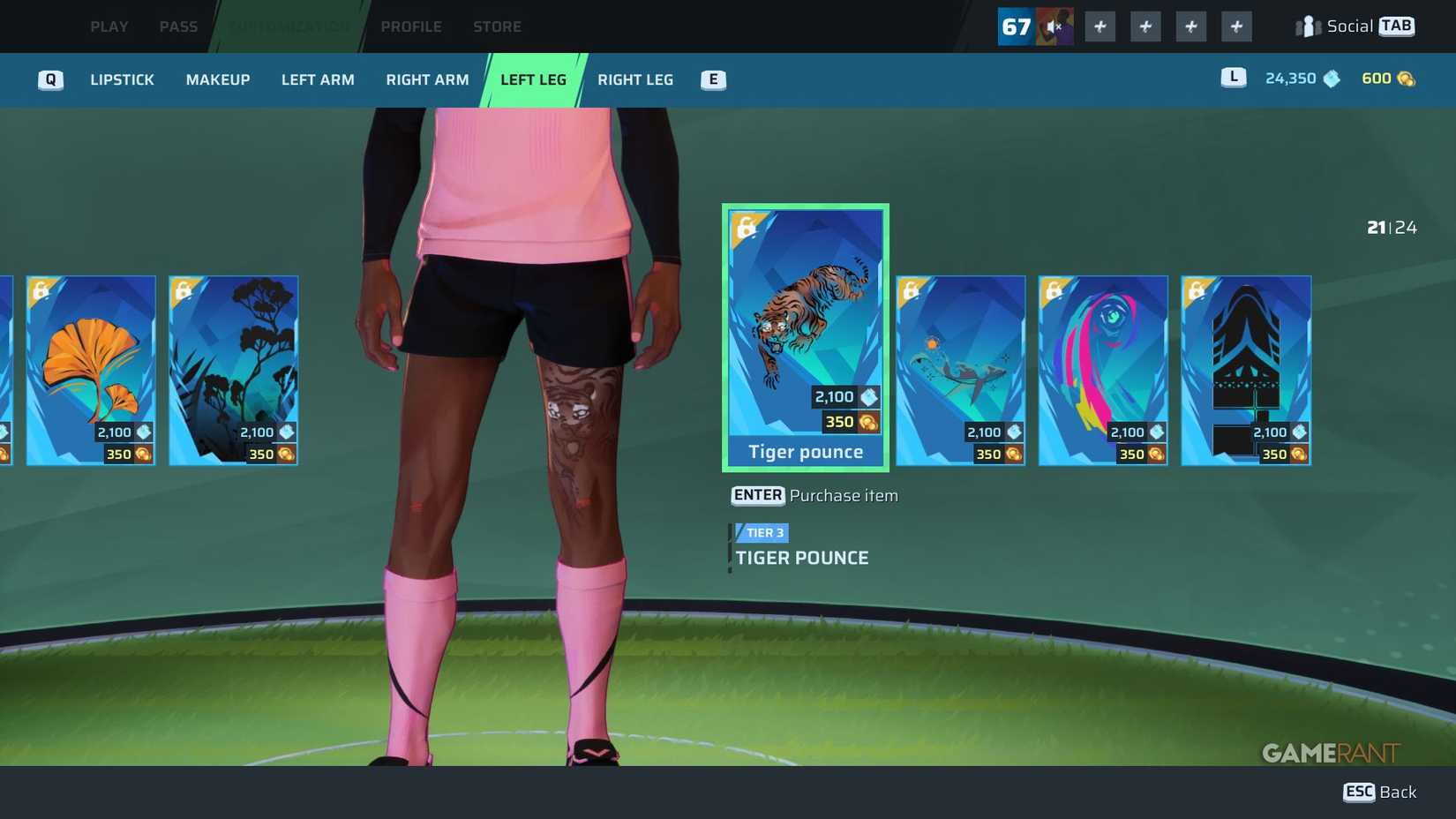Choose the dark geometric tattoo card

(x=1246, y=369)
